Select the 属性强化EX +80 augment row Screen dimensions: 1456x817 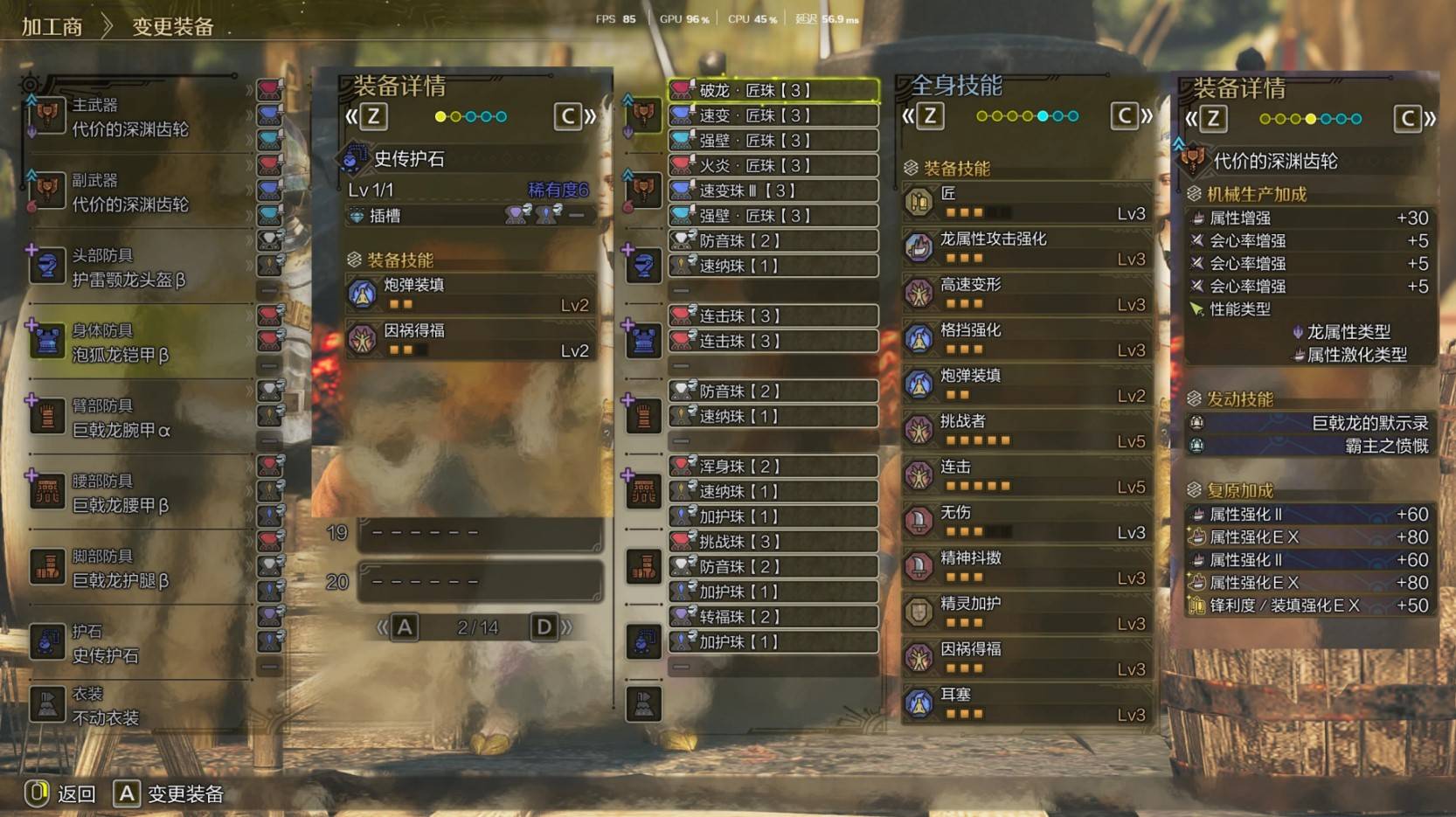tap(1311, 537)
